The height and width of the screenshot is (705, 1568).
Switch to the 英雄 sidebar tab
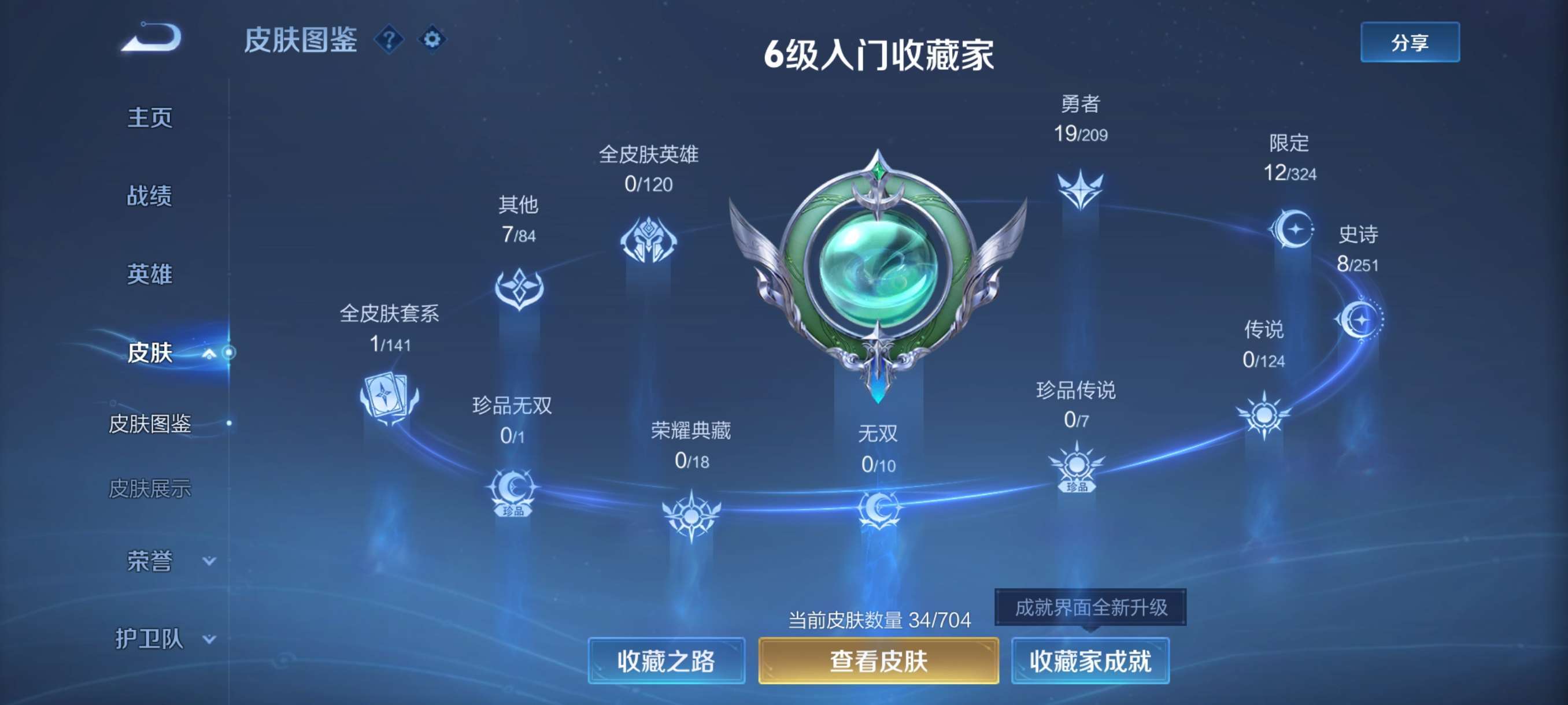pos(150,275)
